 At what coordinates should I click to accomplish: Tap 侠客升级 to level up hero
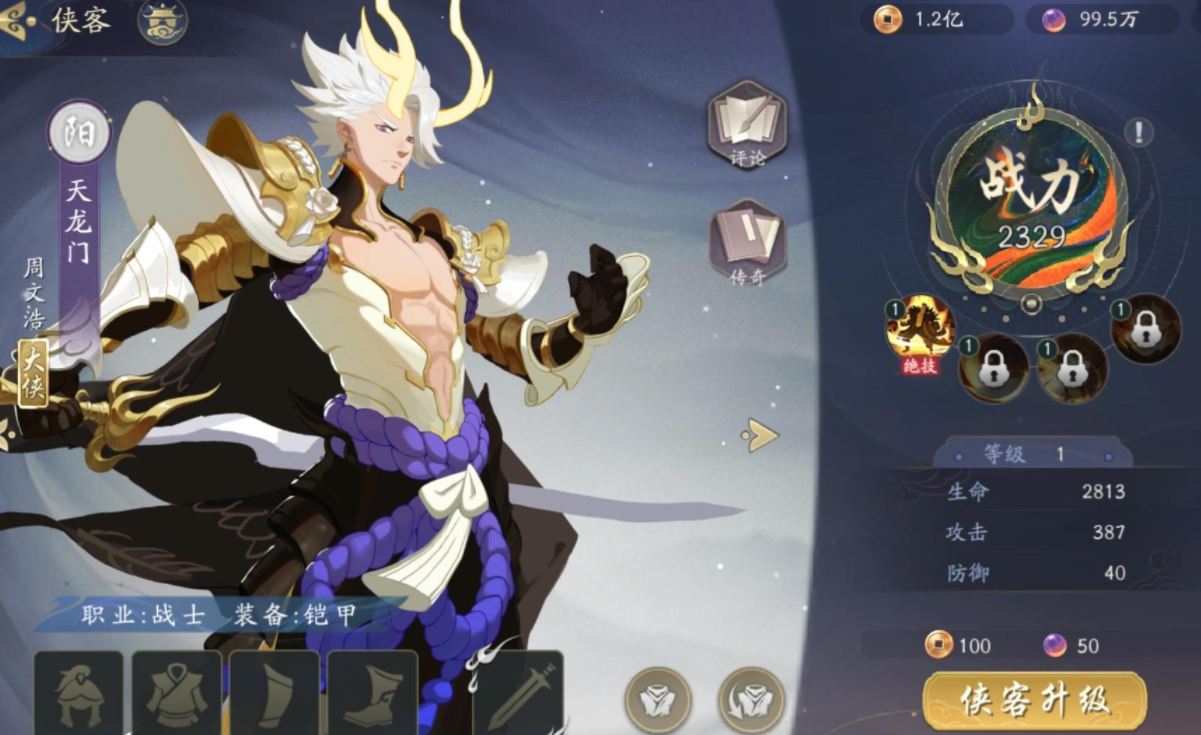click(x=1034, y=700)
